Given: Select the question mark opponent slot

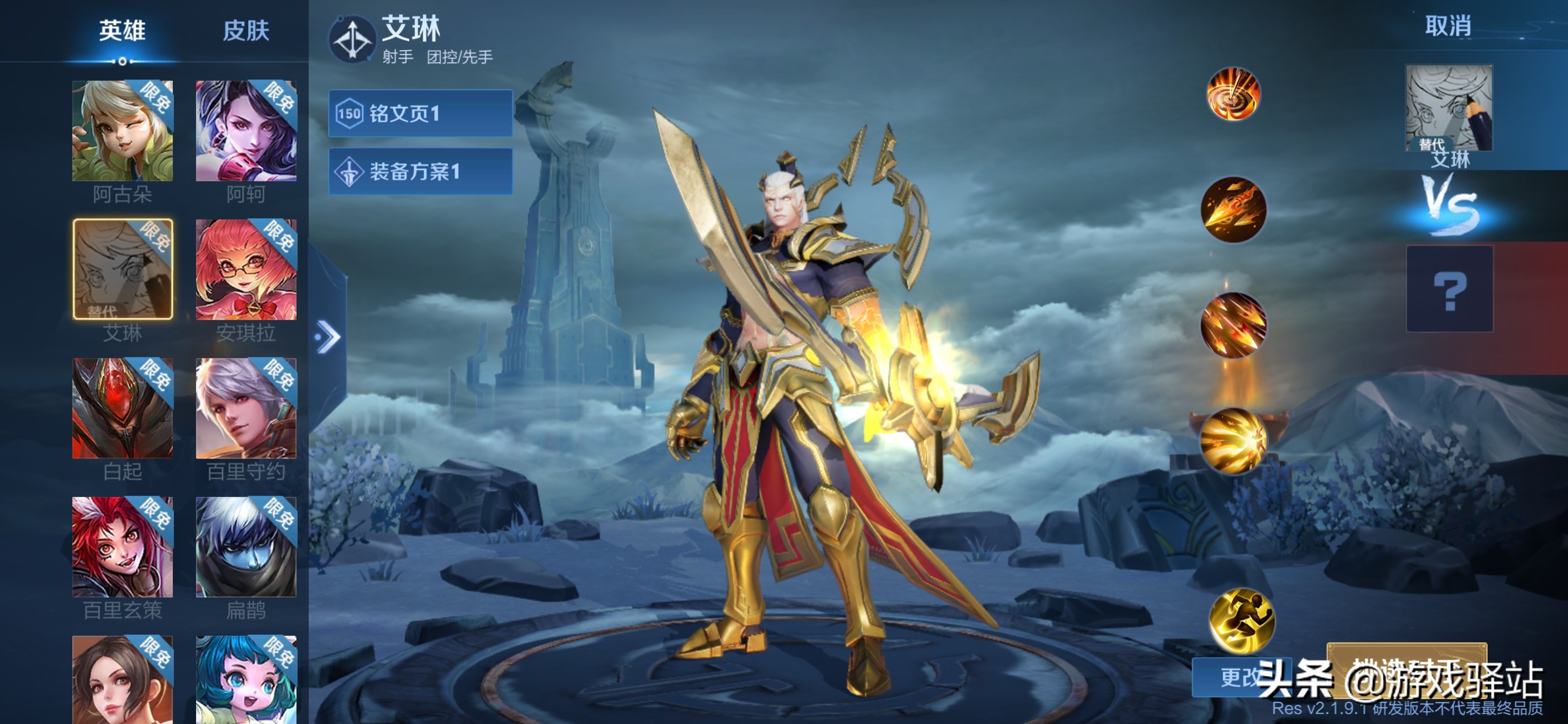Looking at the screenshot, I should tap(1449, 289).
